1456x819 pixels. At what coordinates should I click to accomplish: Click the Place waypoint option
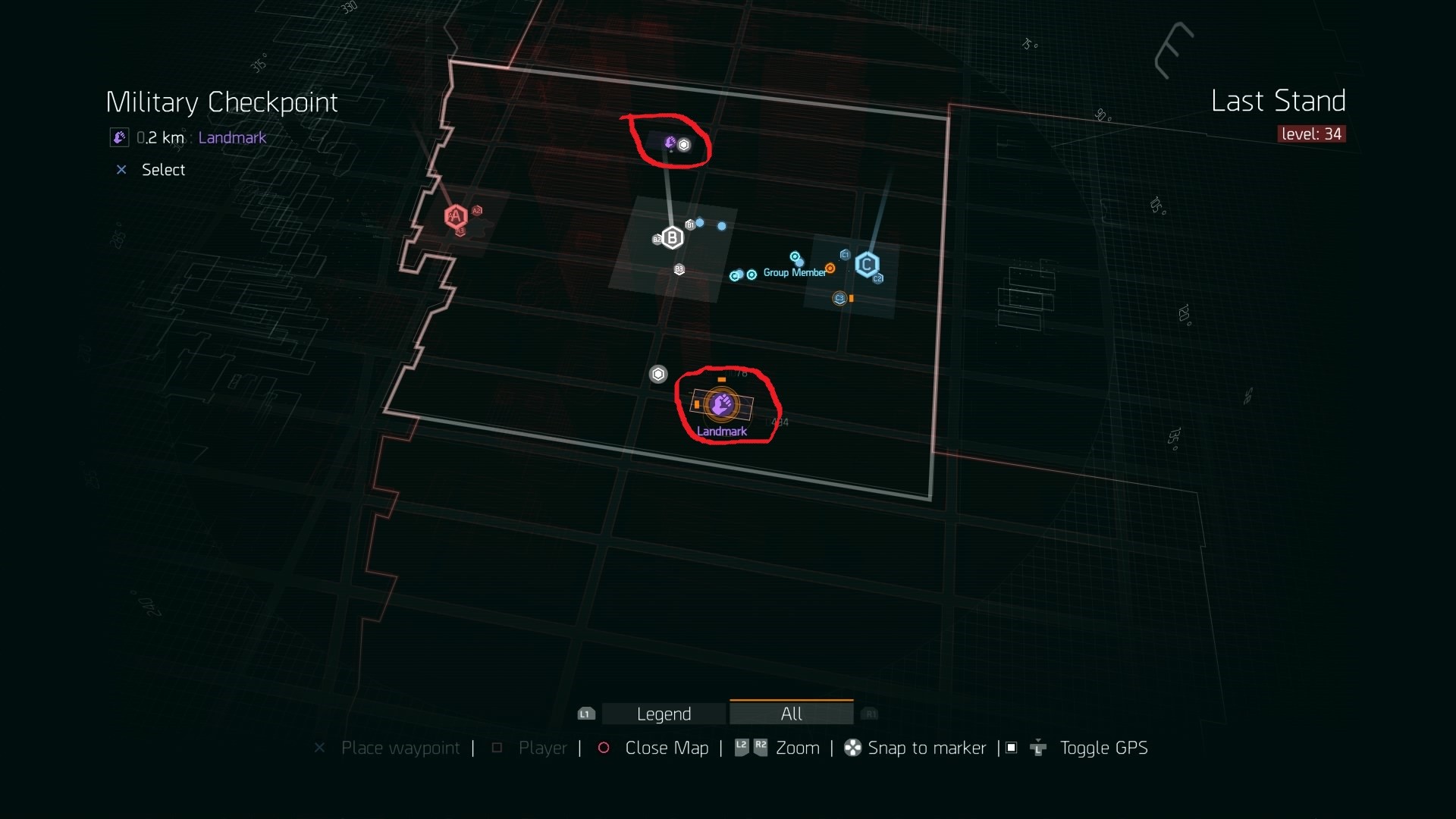click(400, 748)
